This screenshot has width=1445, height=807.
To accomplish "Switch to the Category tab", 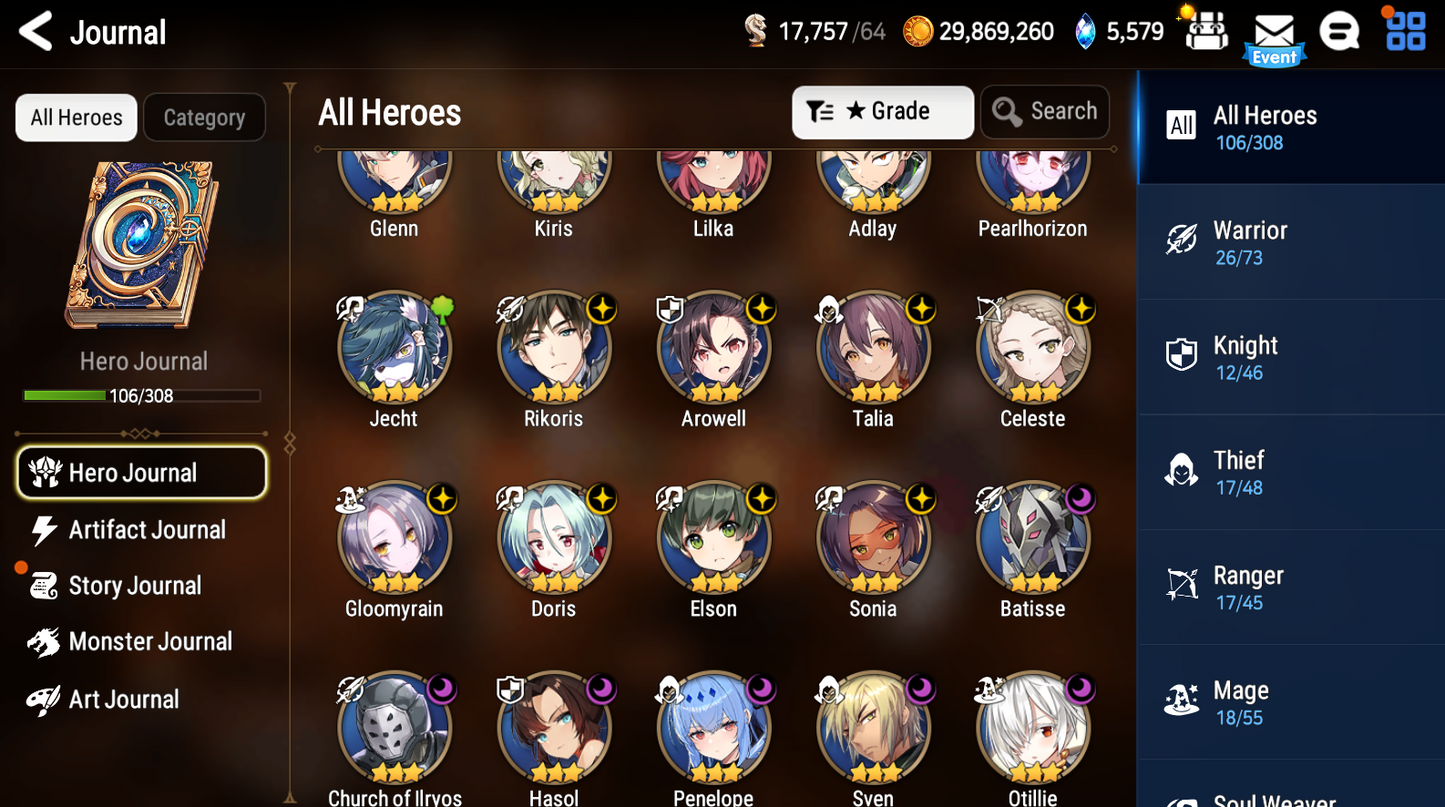I will click(x=204, y=117).
